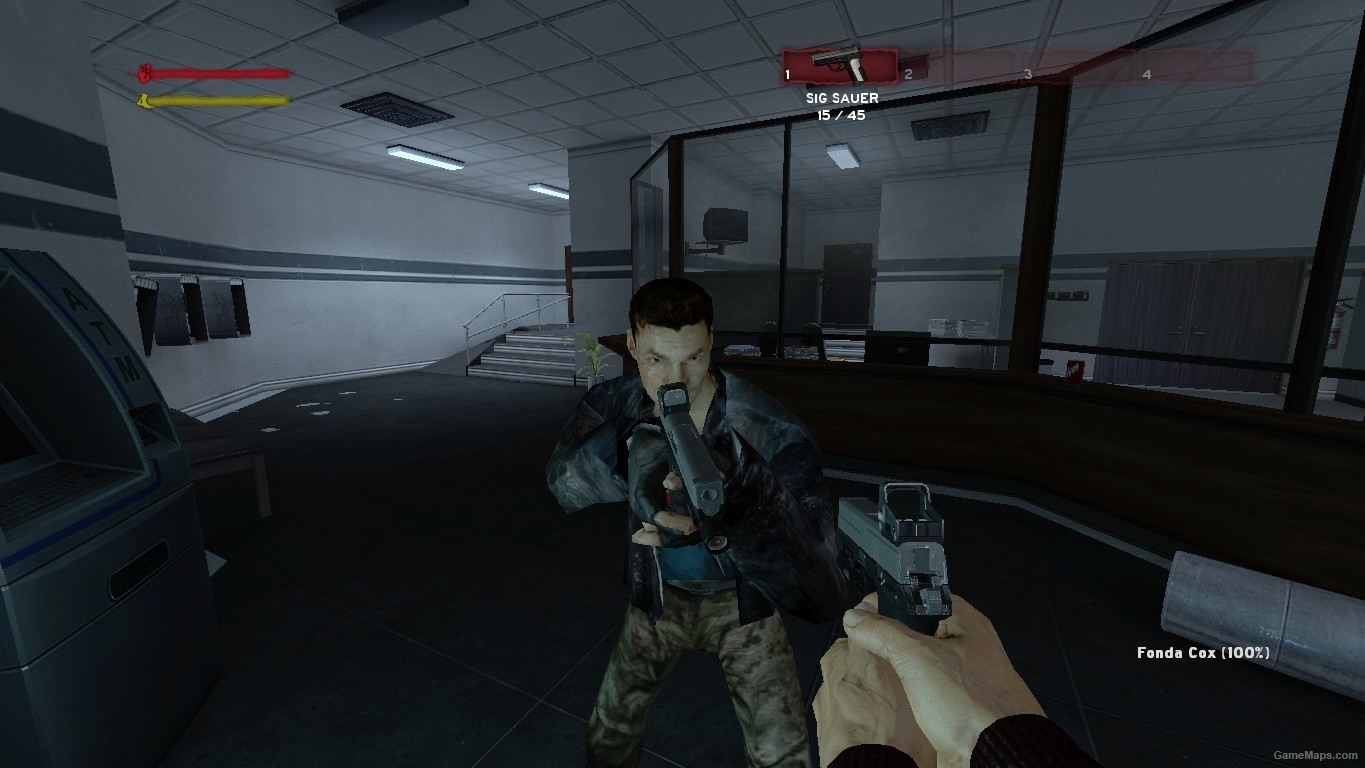Click the attacking zombie's face
Viewport: 1365px width, 768px height.
click(672, 360)
